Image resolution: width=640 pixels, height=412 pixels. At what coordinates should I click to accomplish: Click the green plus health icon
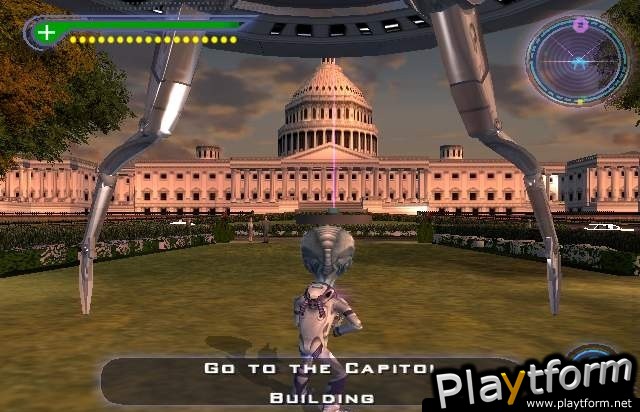[46, 32]
